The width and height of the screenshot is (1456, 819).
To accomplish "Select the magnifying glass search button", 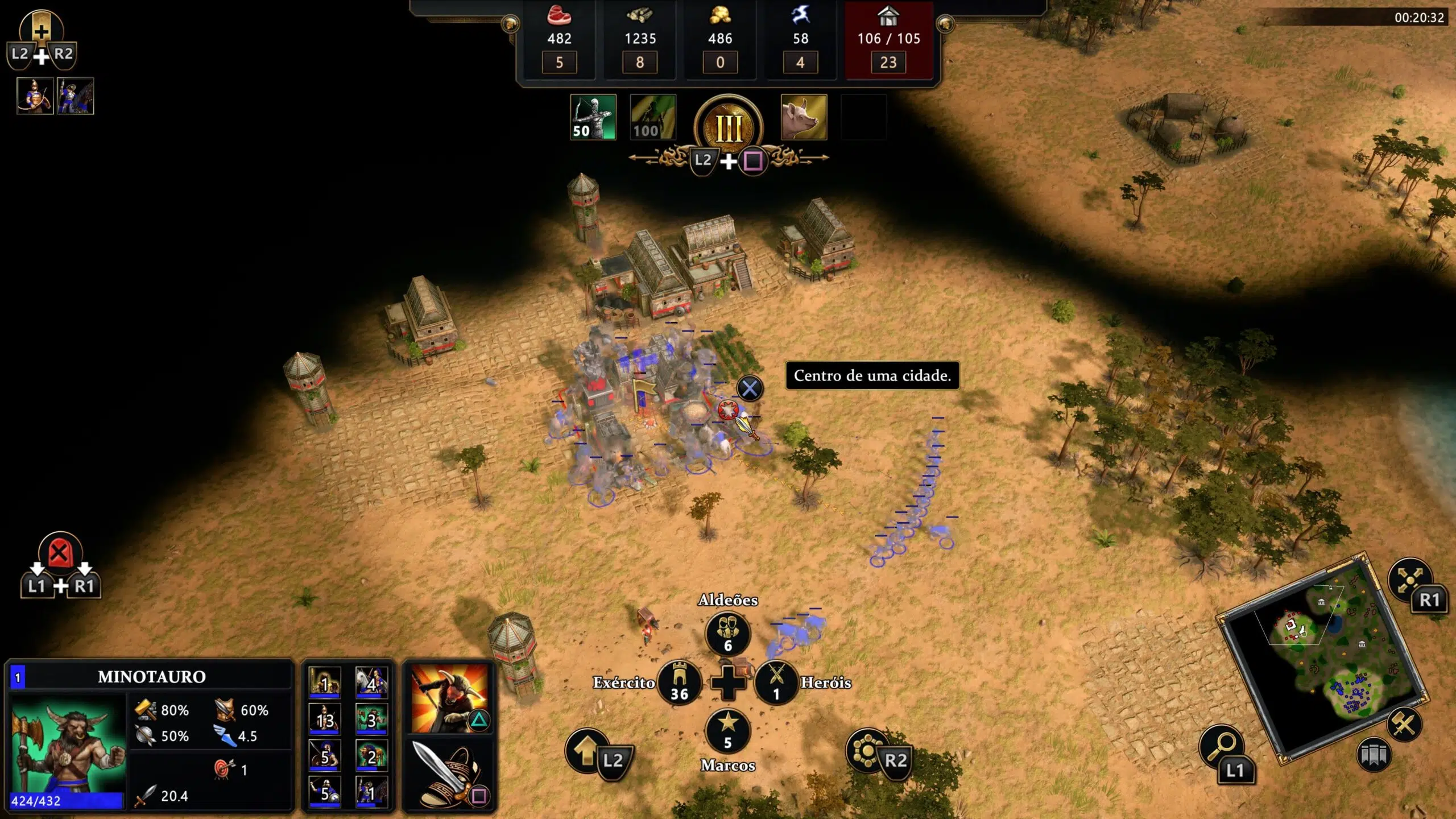I will [x=1222, y=746].
